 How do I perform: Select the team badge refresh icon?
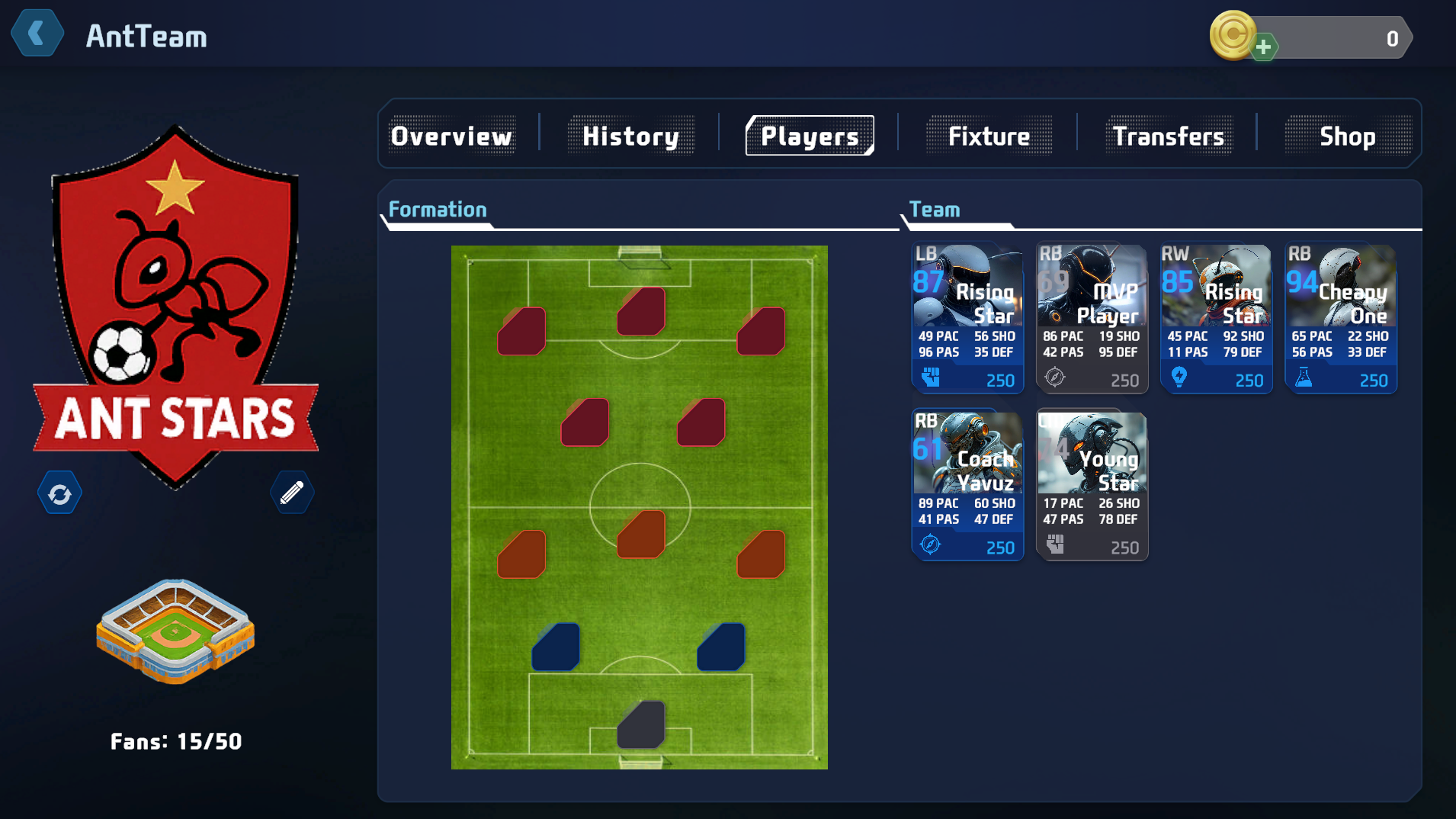click(59, 492)
